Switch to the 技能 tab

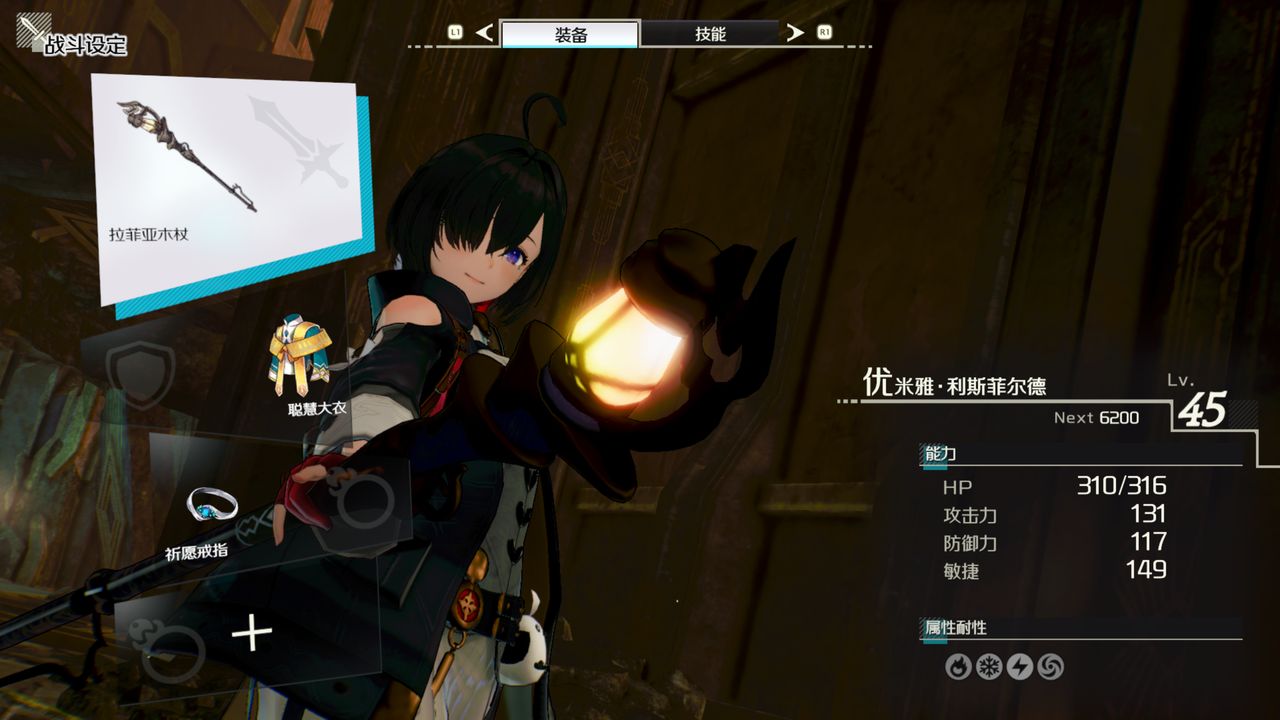(x=710, y=33)
